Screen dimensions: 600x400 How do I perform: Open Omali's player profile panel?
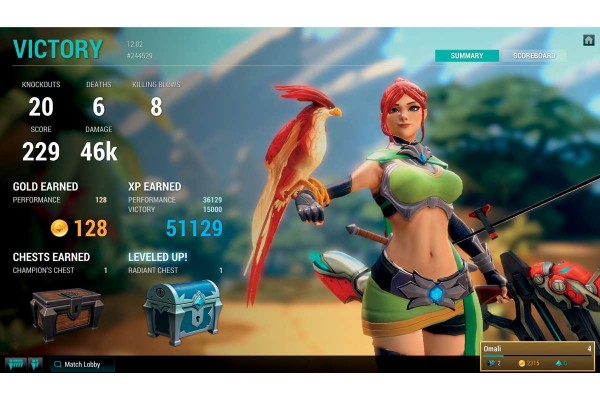[537, 355]
